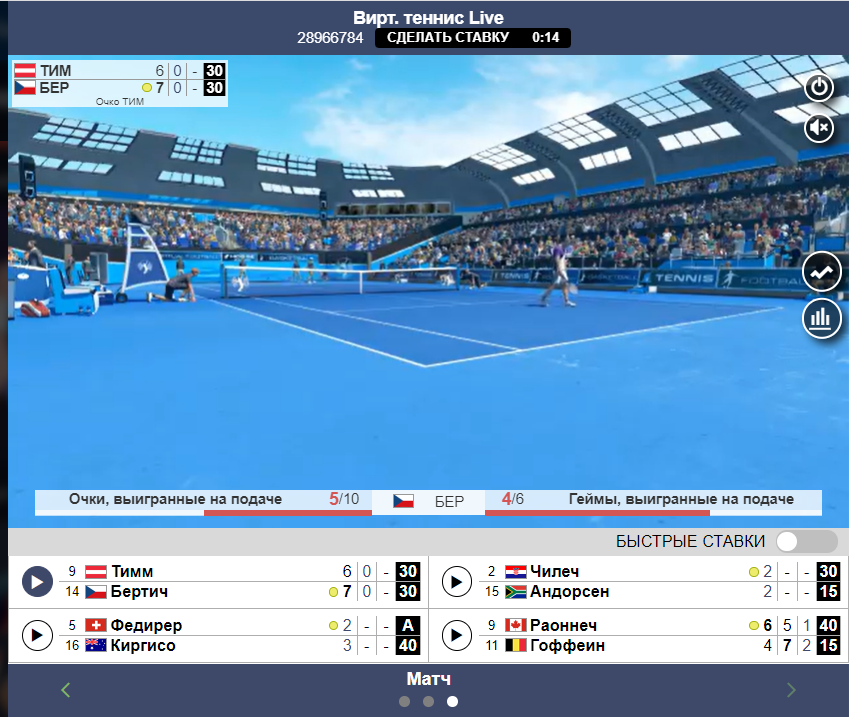Screen dimensions: 849x717
Task: Play the Тимм vs Бертич match
Action: coord(37,581)
